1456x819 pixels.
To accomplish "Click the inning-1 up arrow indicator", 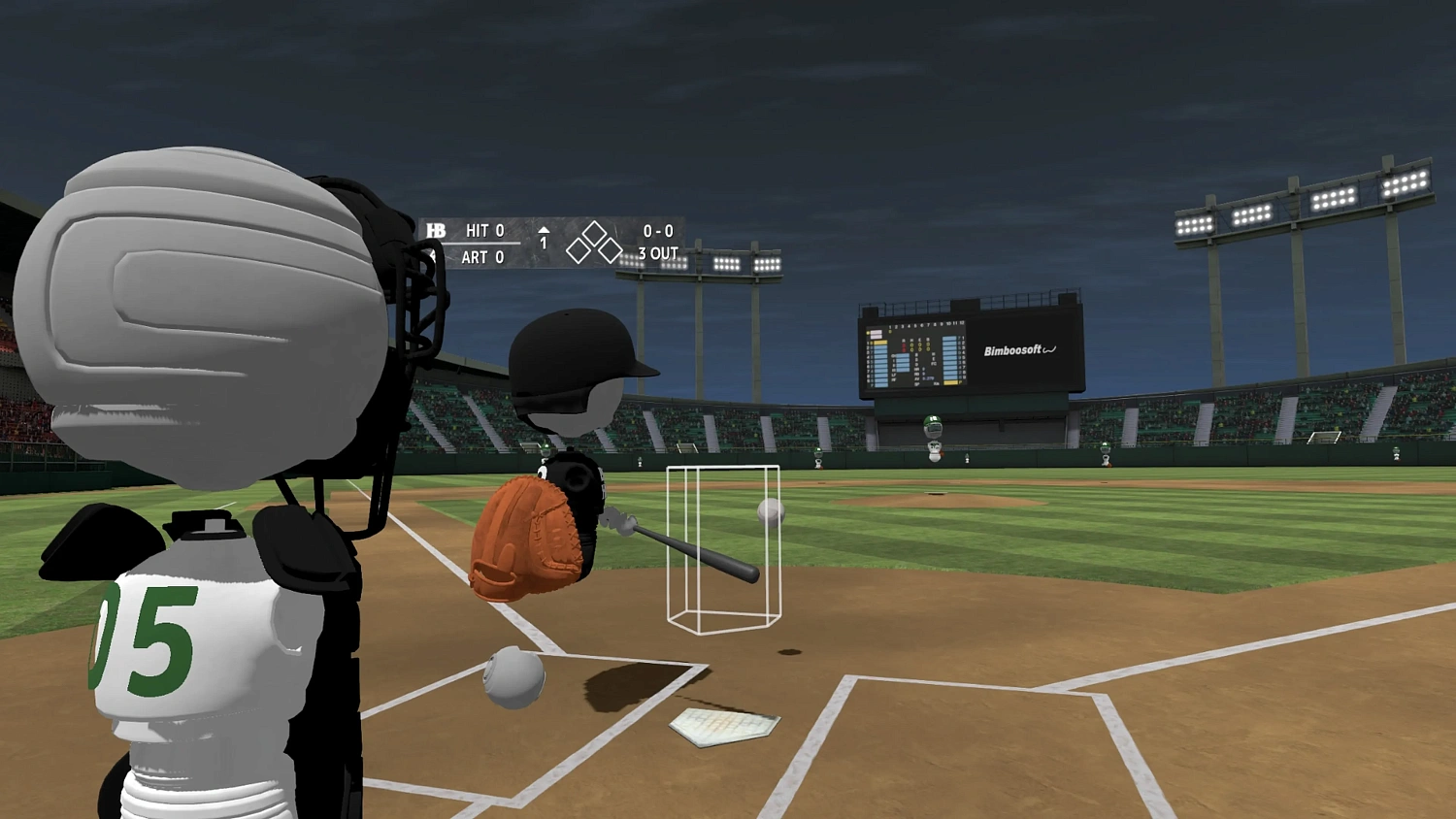I will pyautogui.click(x=545, y=230).
